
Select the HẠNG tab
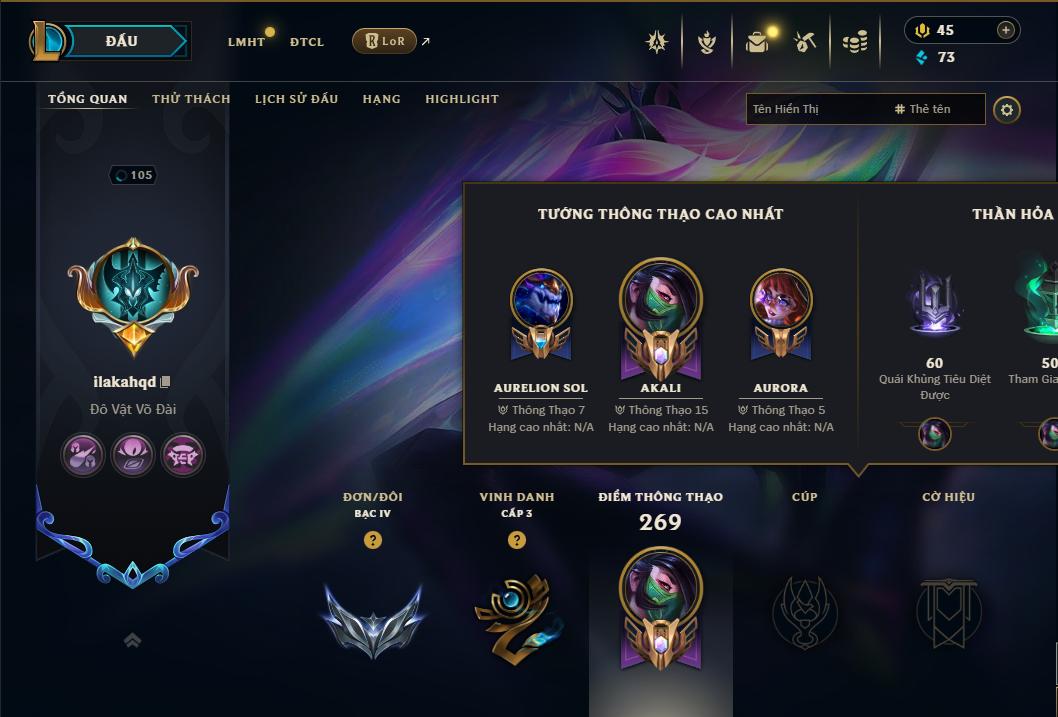[381, 99]
